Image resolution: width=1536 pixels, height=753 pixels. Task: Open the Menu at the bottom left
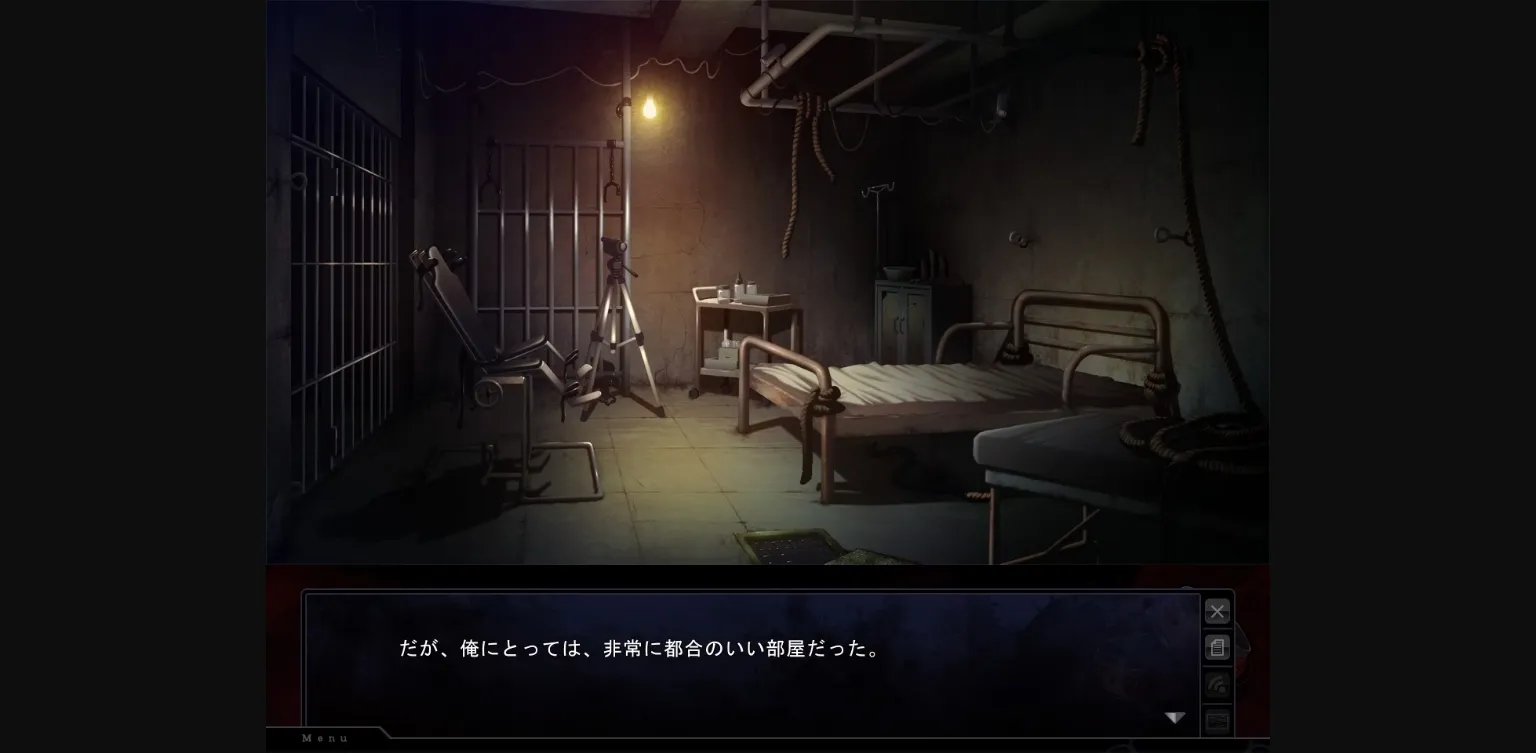pyautogui.click(x=323, y=738)
